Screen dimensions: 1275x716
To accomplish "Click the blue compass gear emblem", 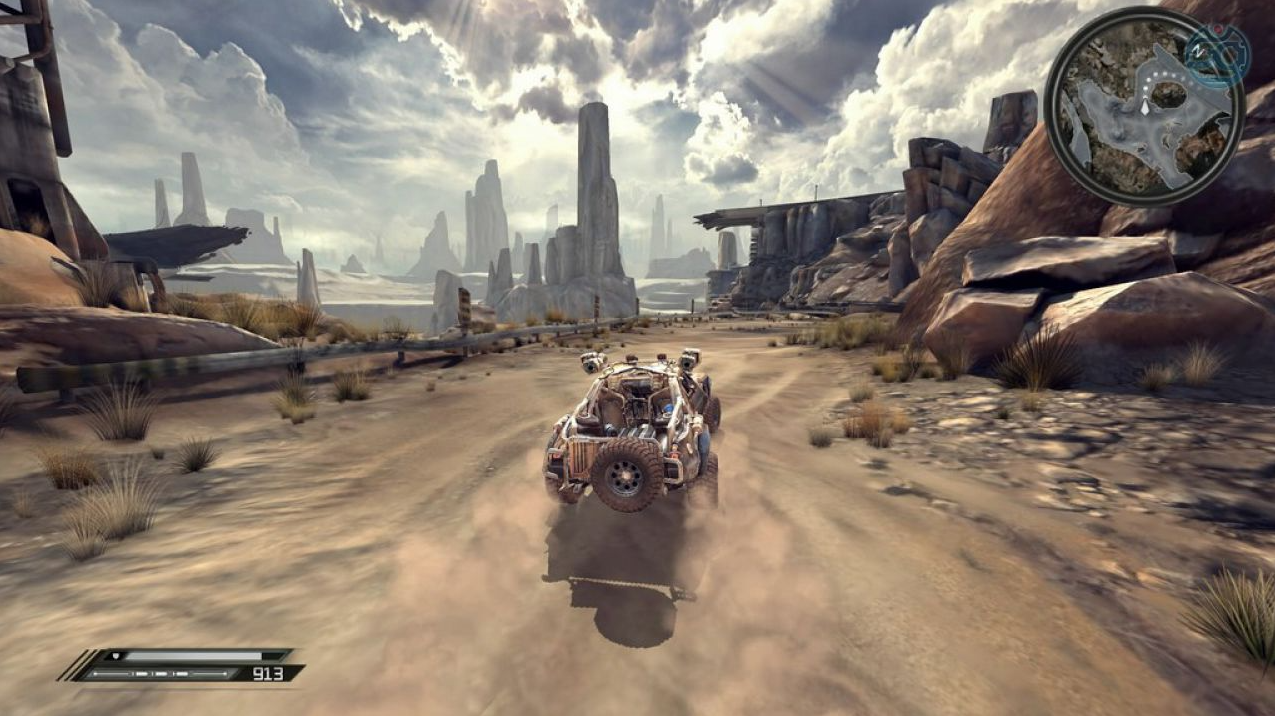I will pyautogui.click(x=1217, y=52).
